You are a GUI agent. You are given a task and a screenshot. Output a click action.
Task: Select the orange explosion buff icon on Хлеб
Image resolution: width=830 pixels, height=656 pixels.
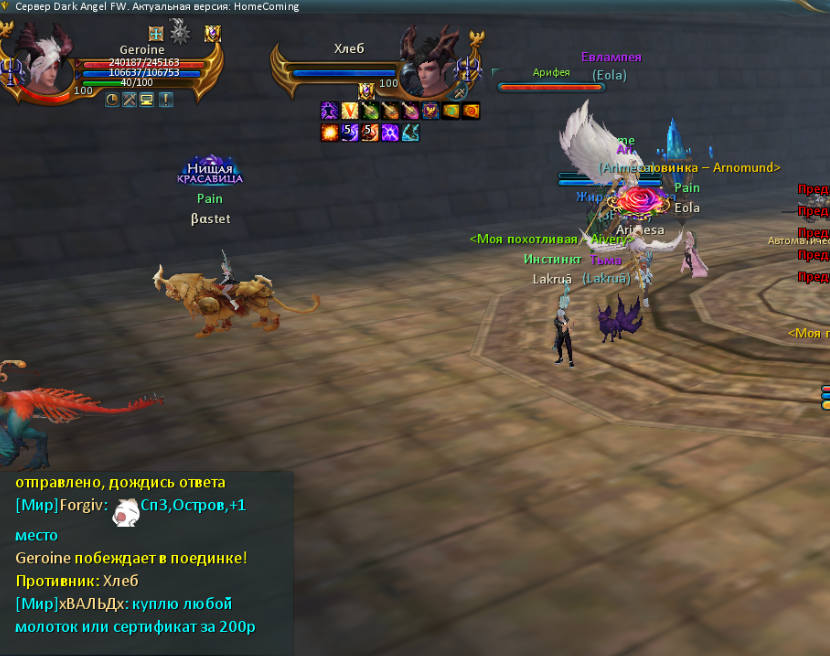pyautogui.click(x=329, y=132)
